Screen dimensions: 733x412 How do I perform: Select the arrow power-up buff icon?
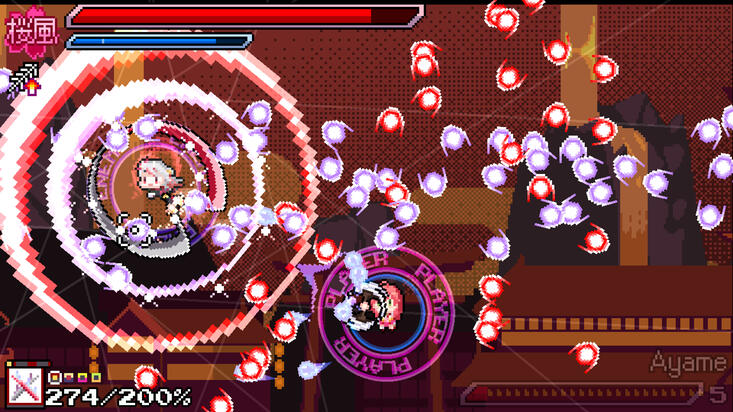pyautogui.click(x=20, y=75)
